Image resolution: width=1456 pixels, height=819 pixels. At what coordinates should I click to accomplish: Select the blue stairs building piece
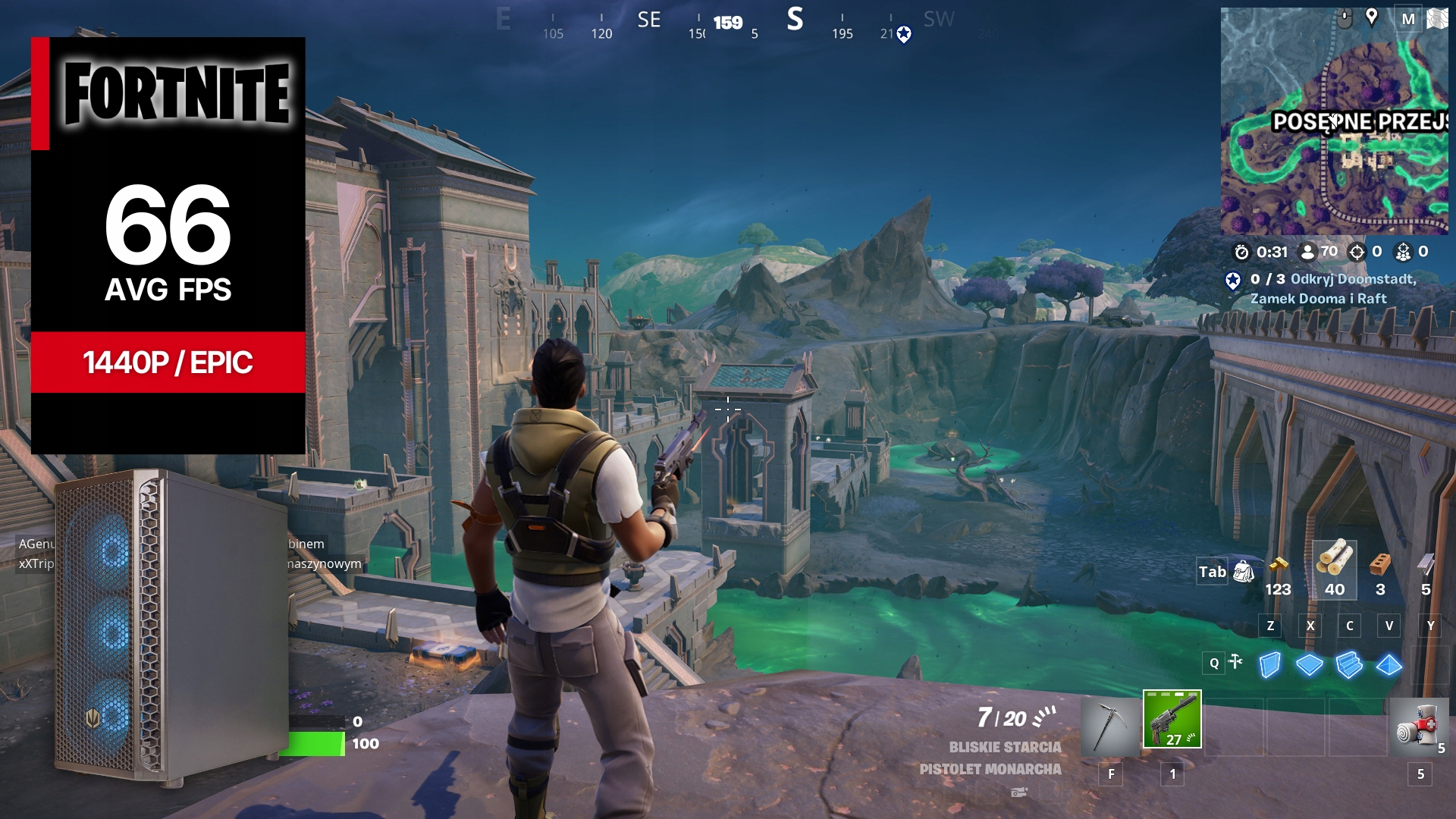coord(1349,665)
